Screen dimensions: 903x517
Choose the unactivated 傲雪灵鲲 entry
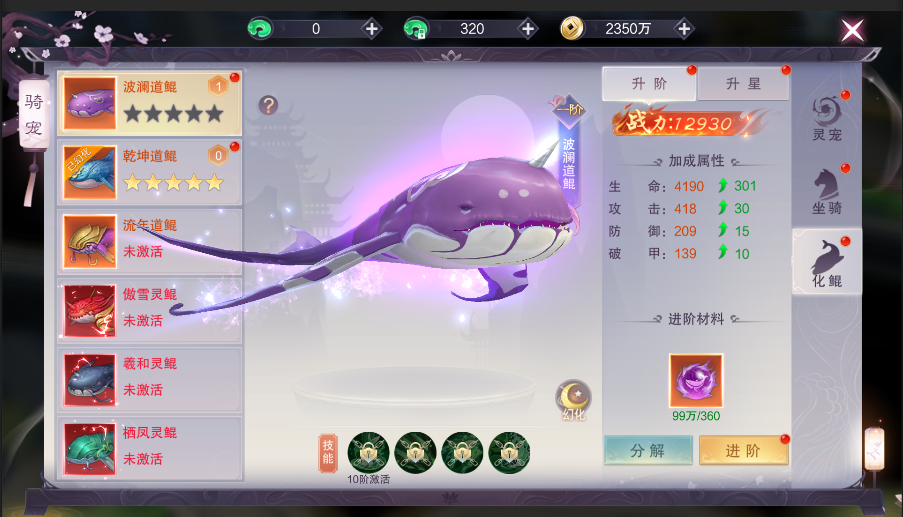point(150,308)
